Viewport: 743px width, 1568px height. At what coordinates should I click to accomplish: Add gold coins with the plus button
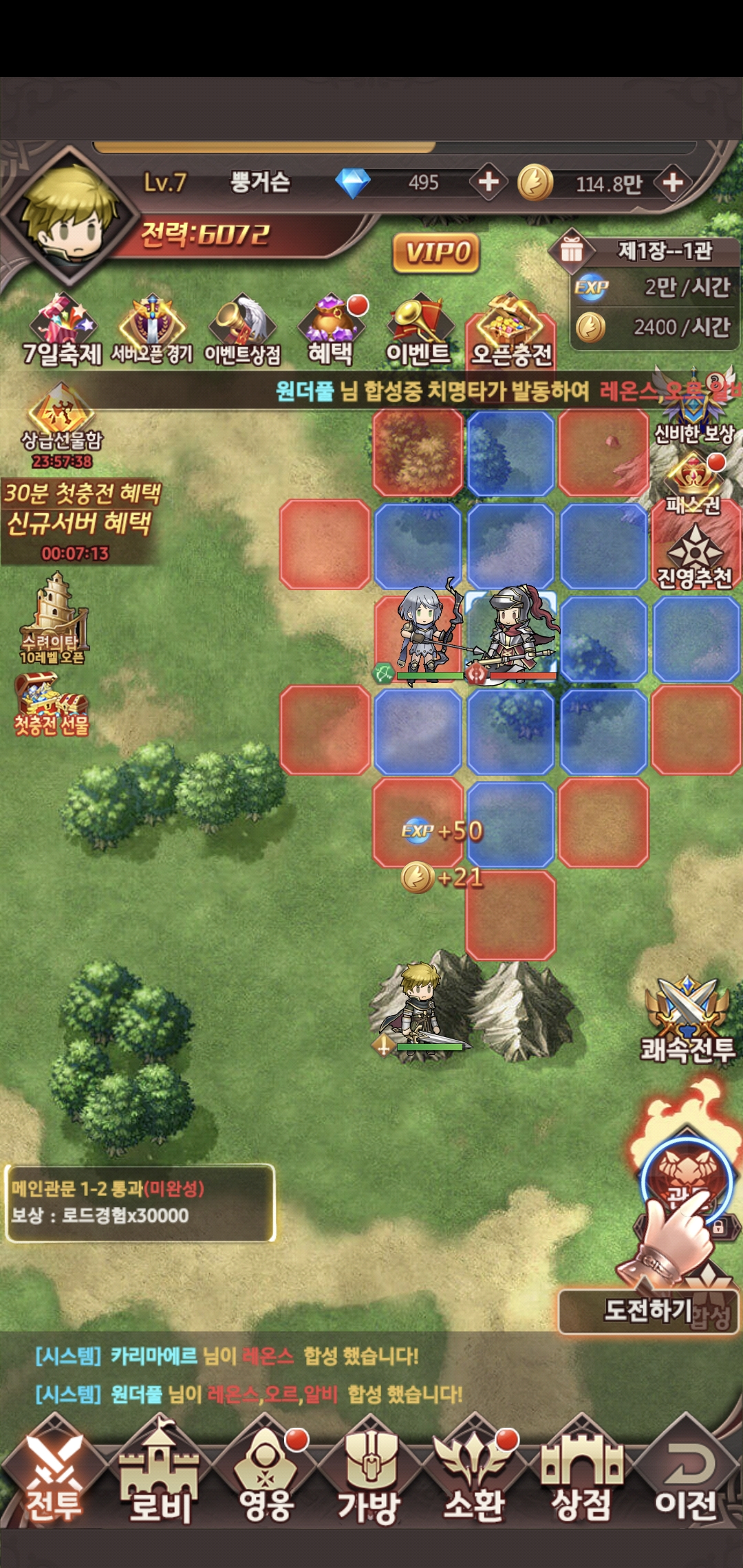[673, 182]
